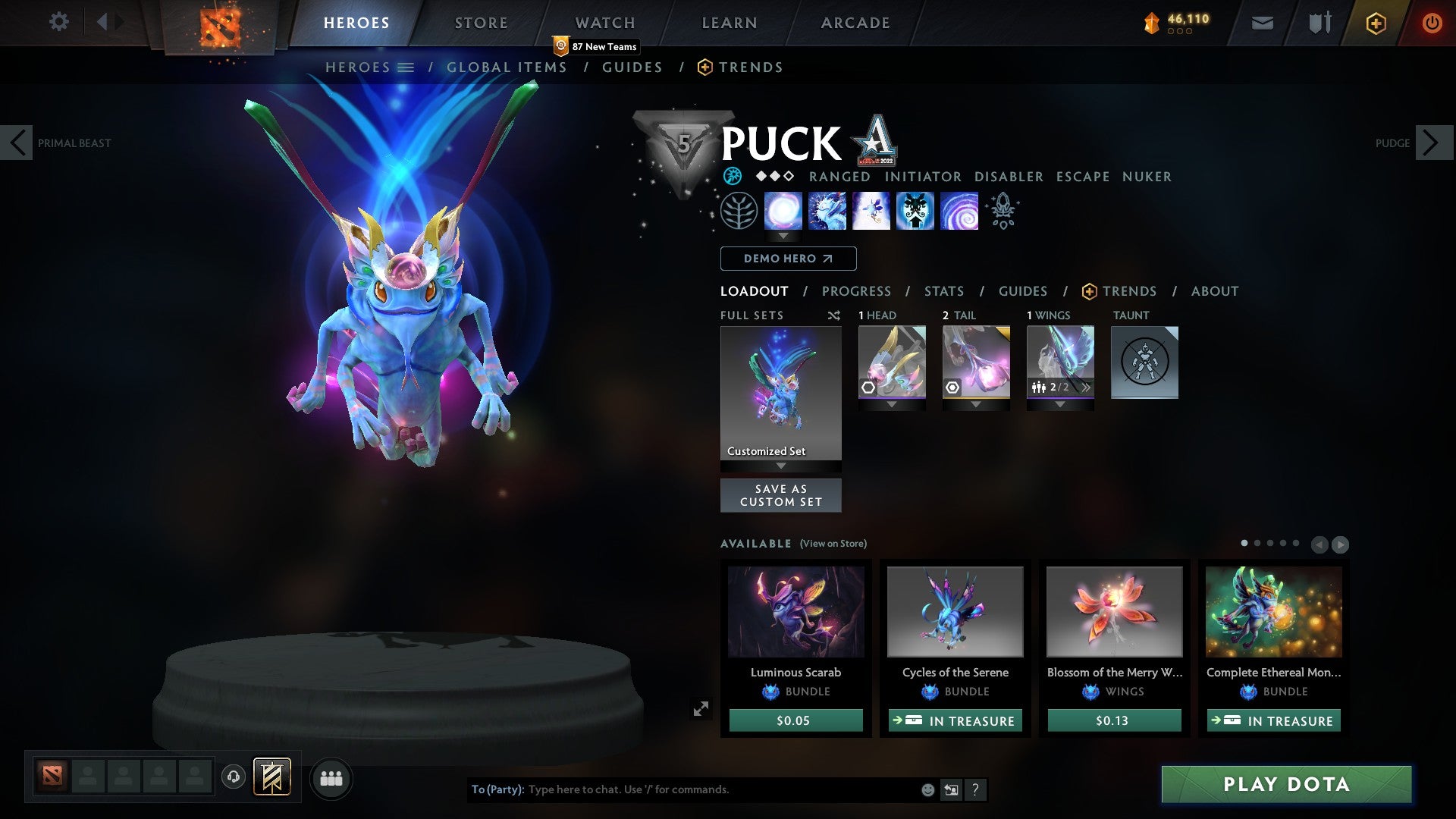The height and width of the screenshot is (819, 1456).
Task: Toggle the style option on the Tail item
Action: tap(952, 388)
